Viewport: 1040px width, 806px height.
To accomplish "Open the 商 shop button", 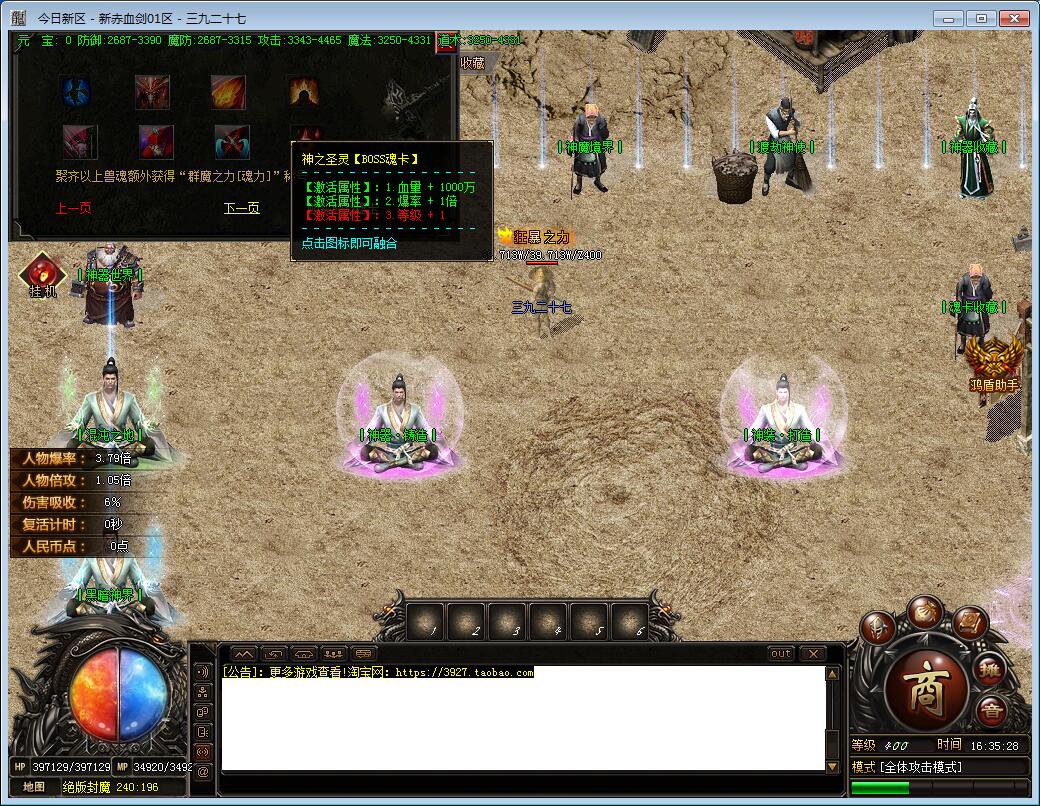I will (x=927, y=689).
